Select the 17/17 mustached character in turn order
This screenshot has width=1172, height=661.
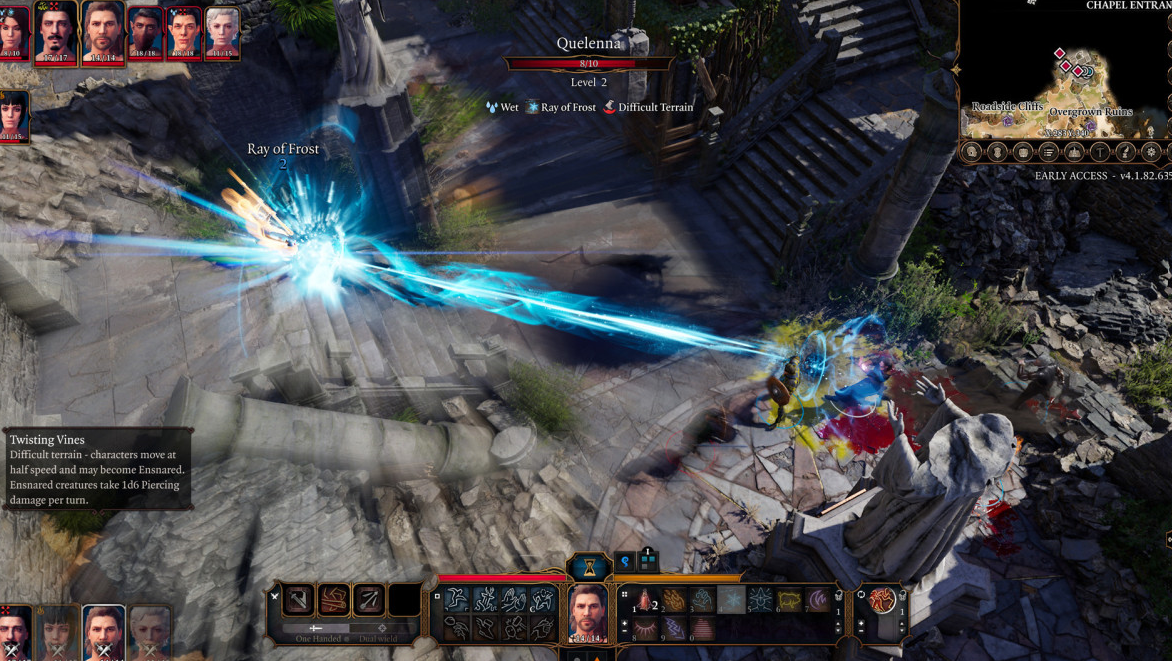(x=56, y=33)
